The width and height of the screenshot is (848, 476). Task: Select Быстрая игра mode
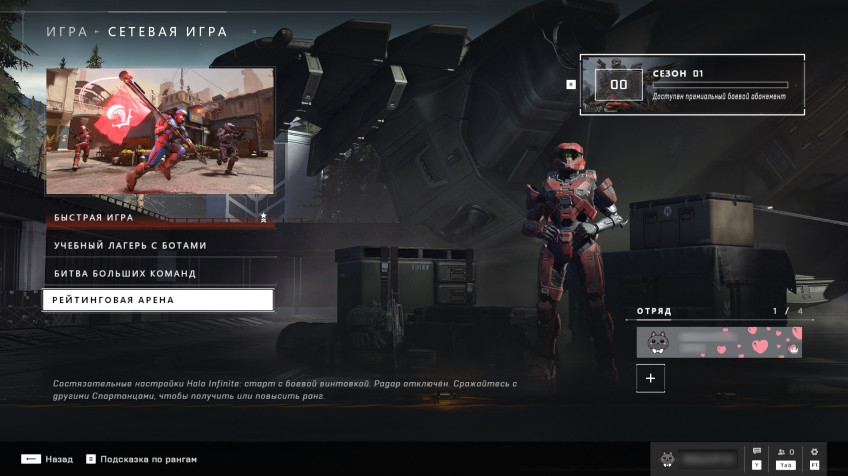pos(158,217)
